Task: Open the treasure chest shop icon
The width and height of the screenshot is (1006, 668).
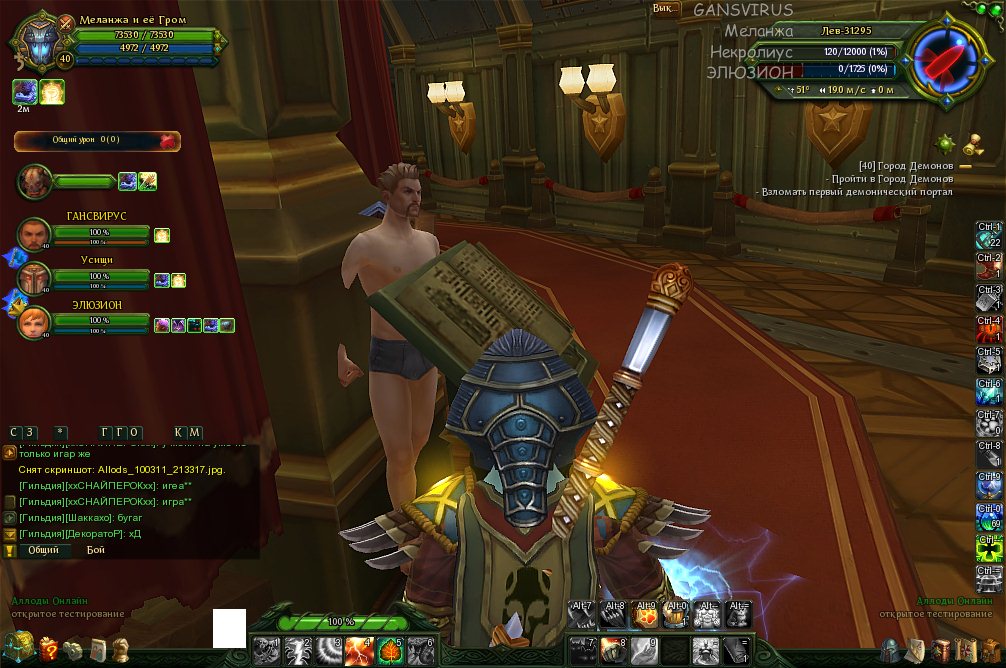Action: coord(18,645)
